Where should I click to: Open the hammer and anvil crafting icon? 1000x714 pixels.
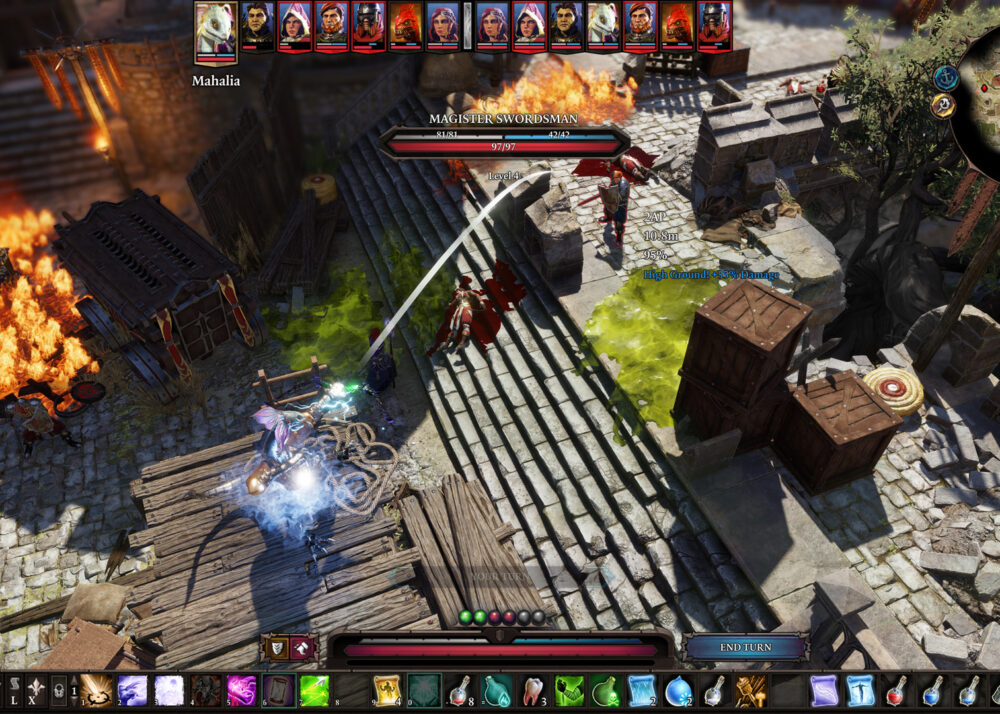pyautogui.click(x=750, y=690)
